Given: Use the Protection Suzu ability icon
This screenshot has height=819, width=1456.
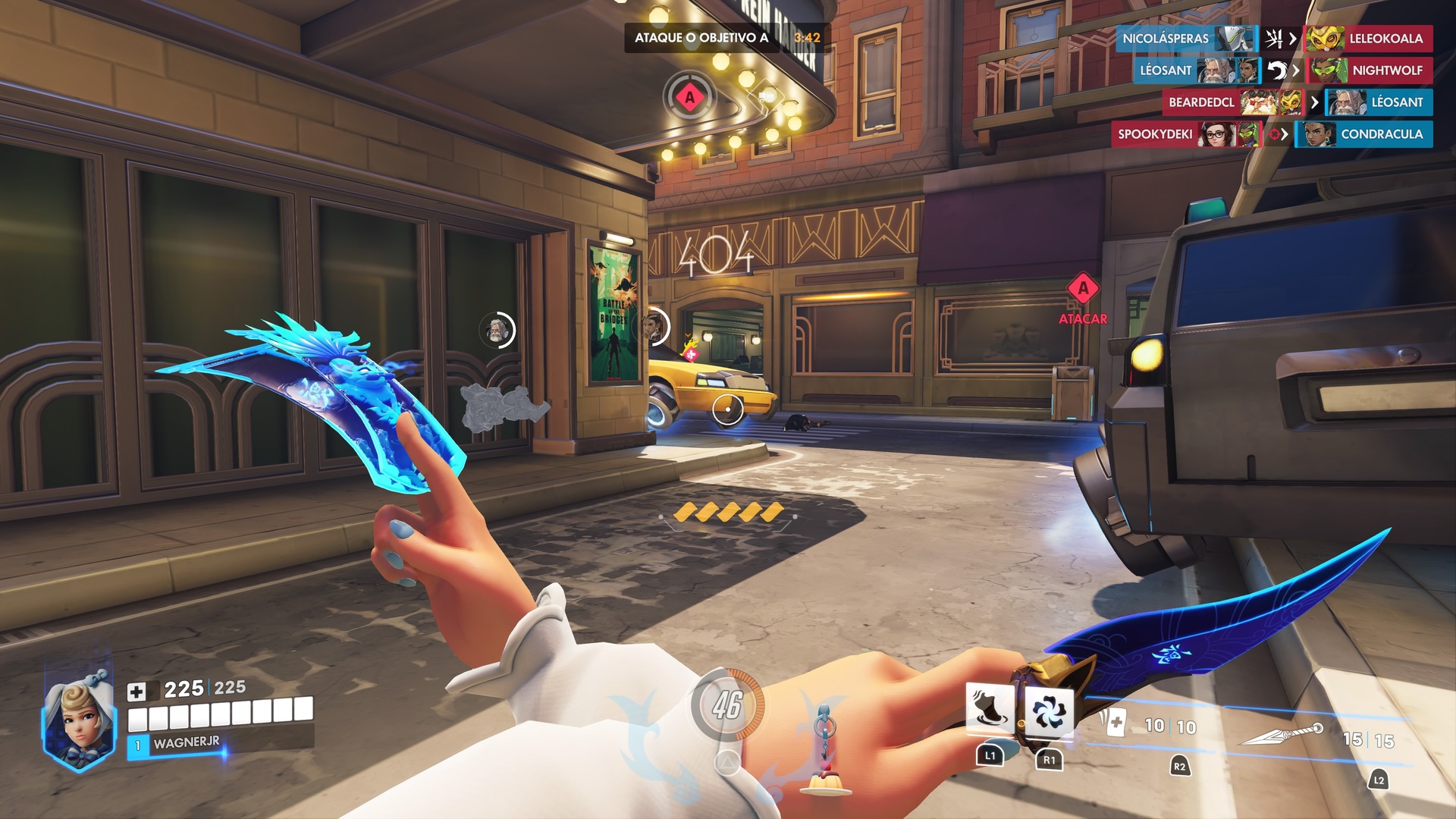Looking at the screenshot, I should point(1050,711).
